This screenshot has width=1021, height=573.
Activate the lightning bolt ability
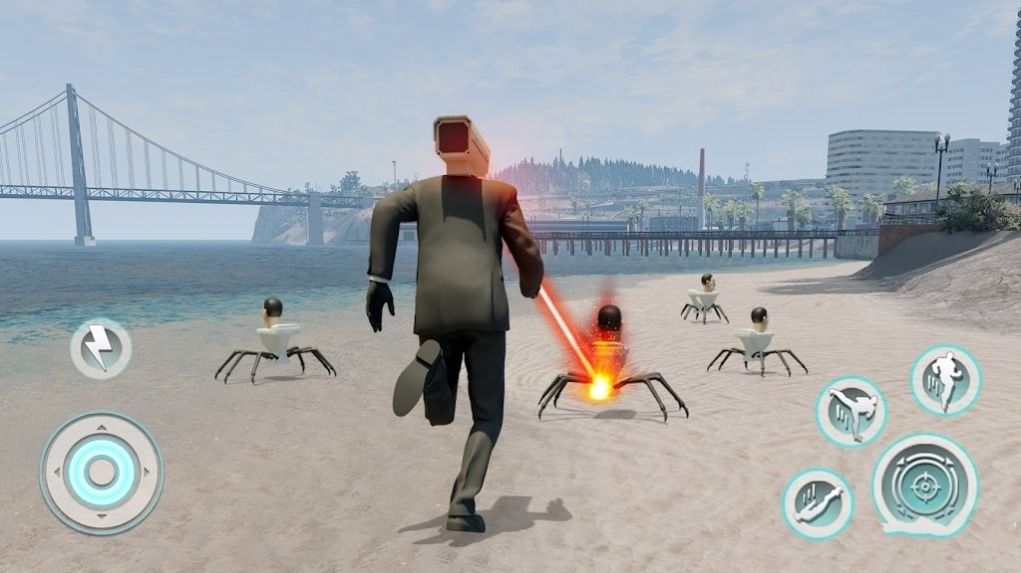pos(100,349)
